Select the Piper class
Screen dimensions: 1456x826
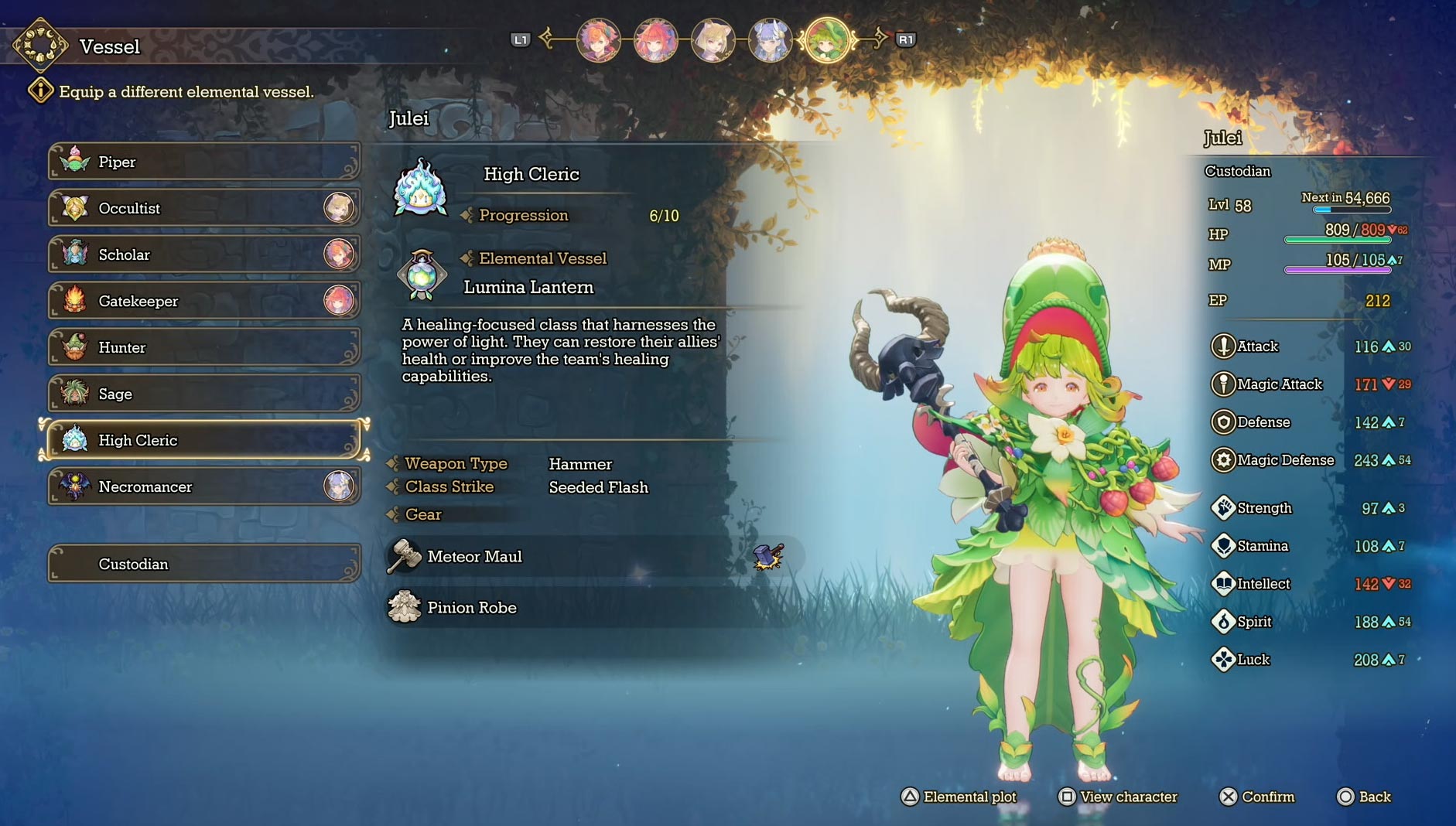204,162
